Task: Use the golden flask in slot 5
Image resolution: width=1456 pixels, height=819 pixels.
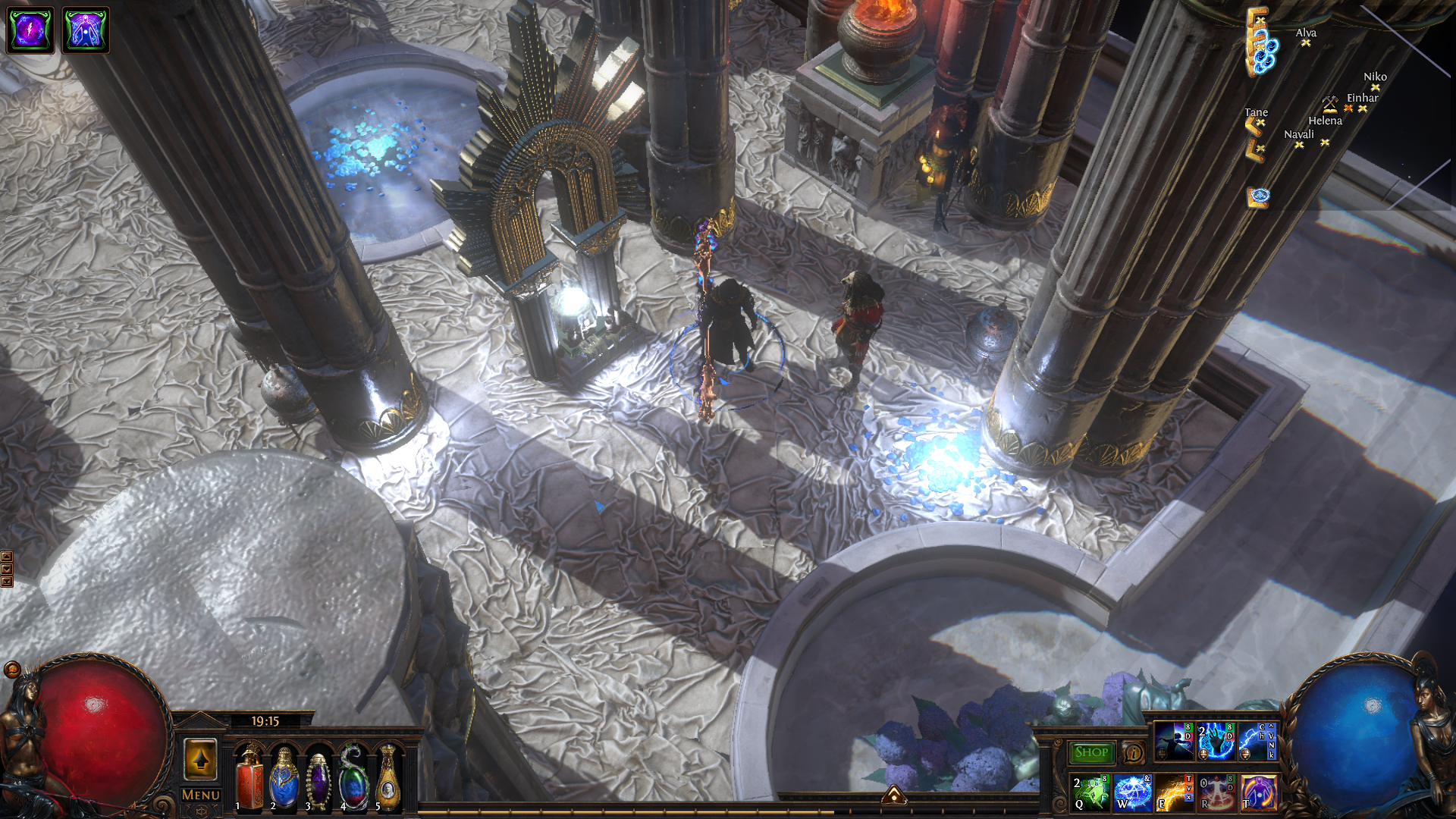Action: point(388,779)
